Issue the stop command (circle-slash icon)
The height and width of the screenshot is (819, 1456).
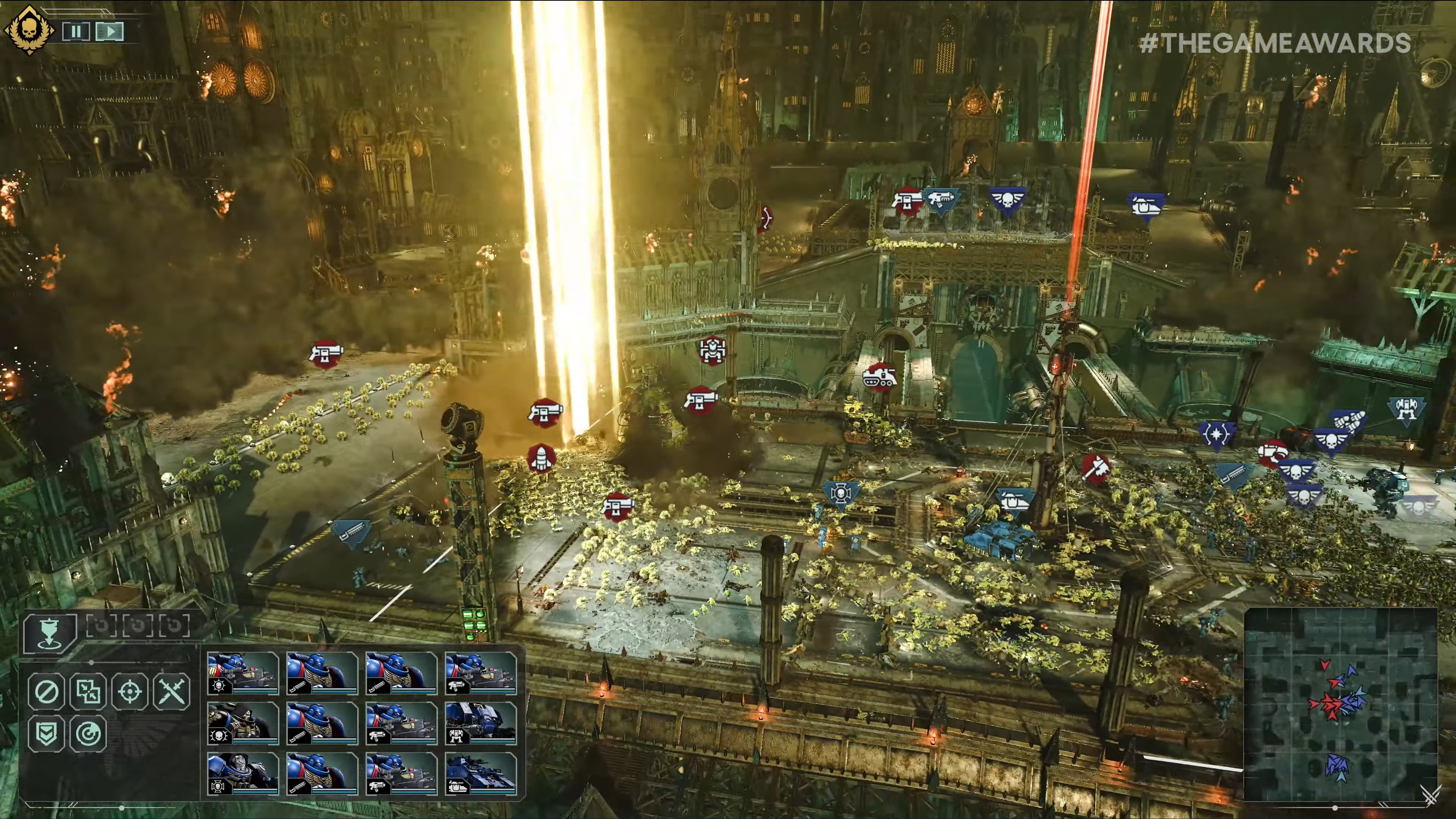coord(46,691)
